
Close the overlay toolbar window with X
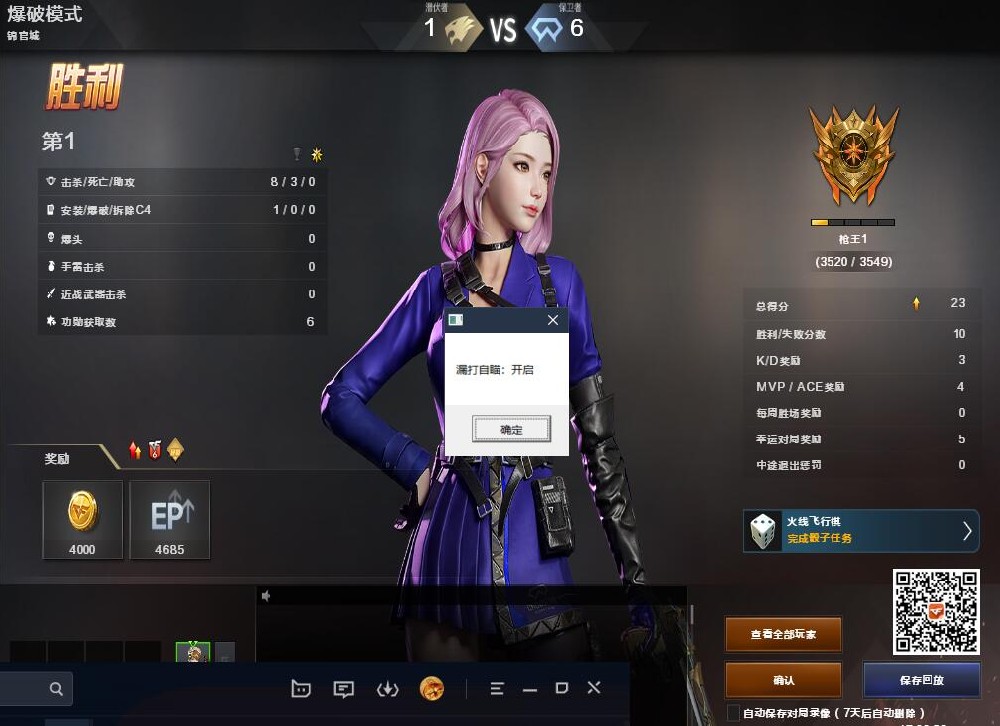tap(593, 688)
